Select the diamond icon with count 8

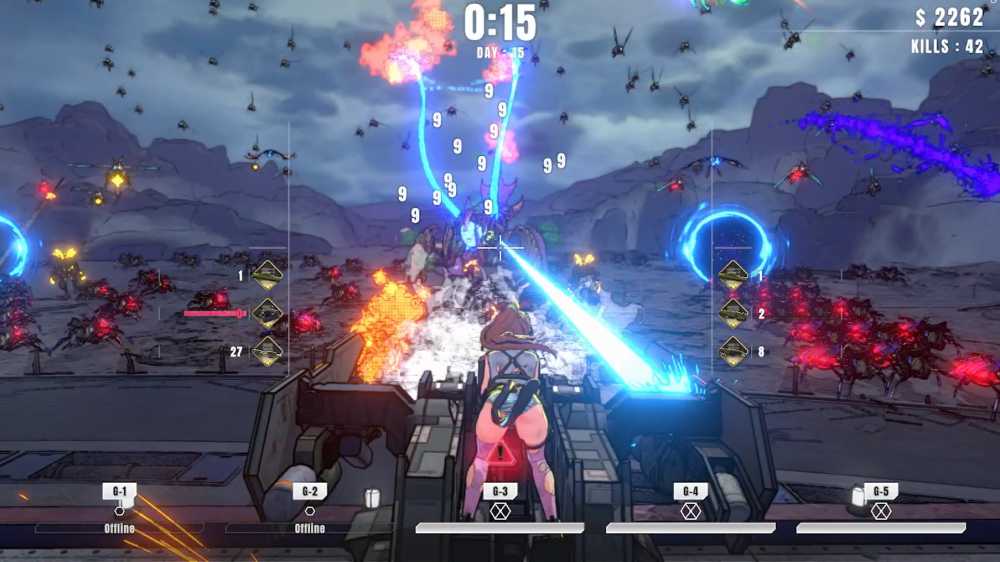click(x=734, y=351)
